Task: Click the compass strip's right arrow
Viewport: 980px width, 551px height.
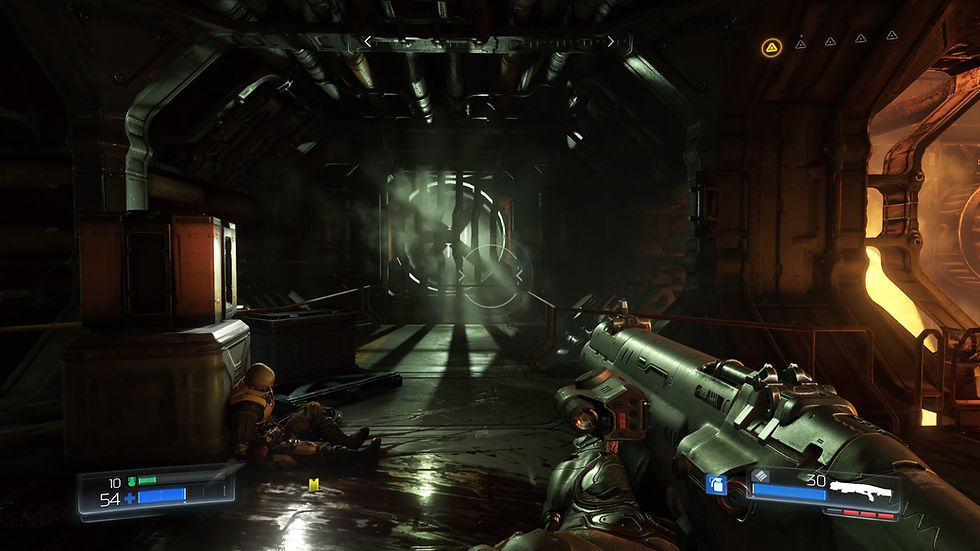Action: pyautogui.click(x=611, y=42)
